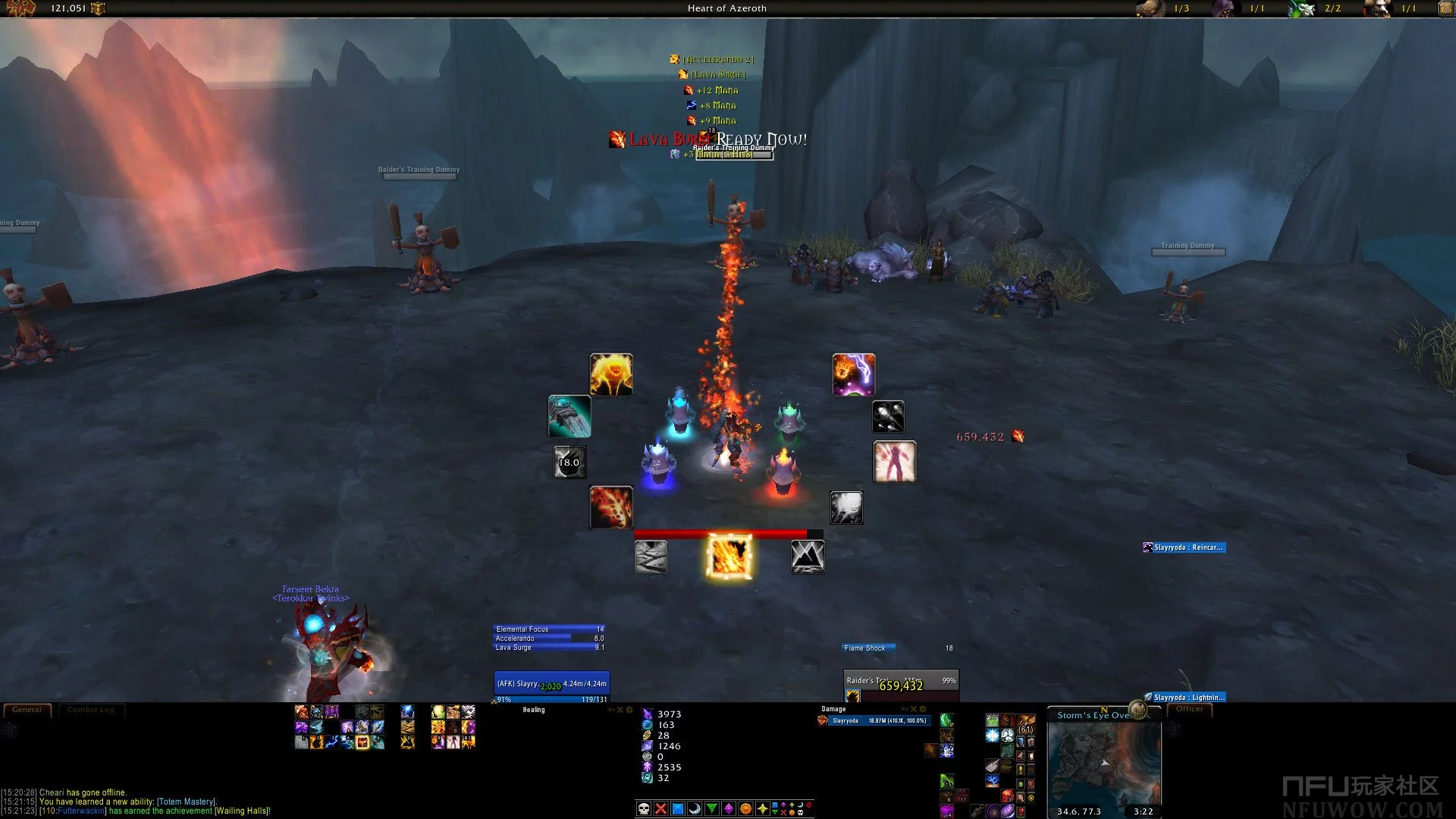Cast the glowing Lava Burst ability

729,556
